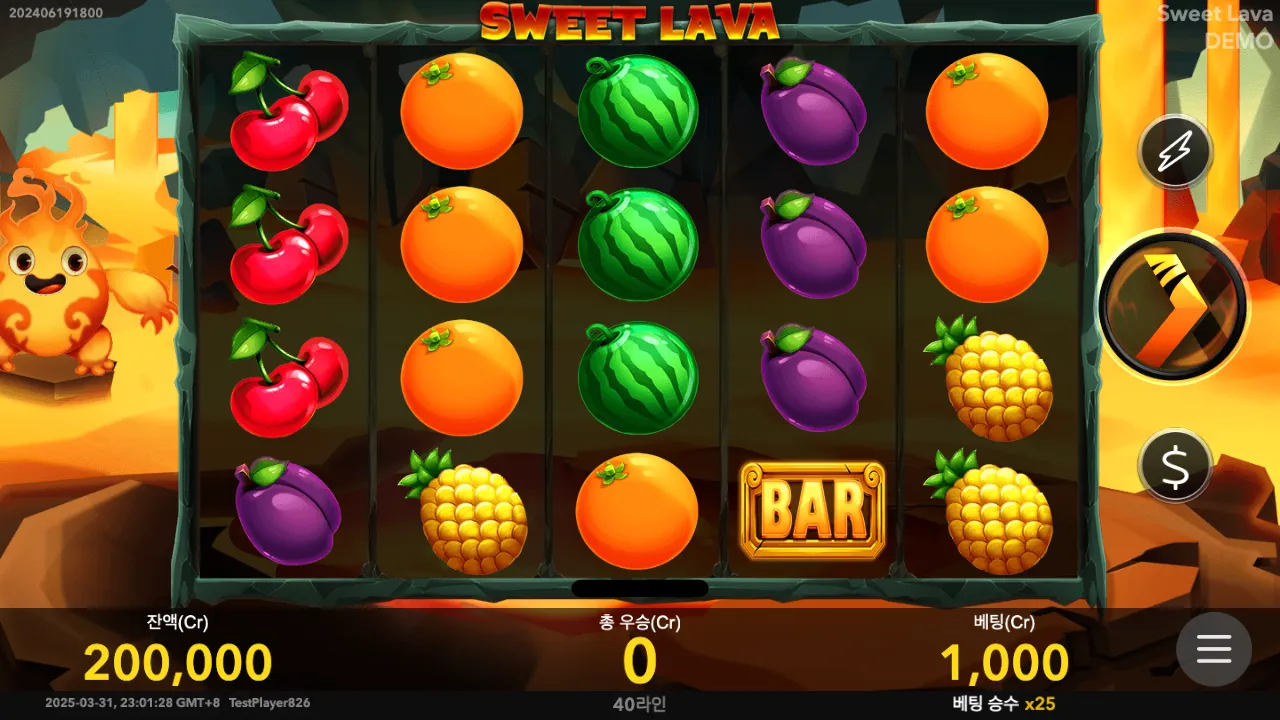The image size is (1280, 720).
Task: Open bet settings with the dollar sign button
Action: tap(1174, 465)
